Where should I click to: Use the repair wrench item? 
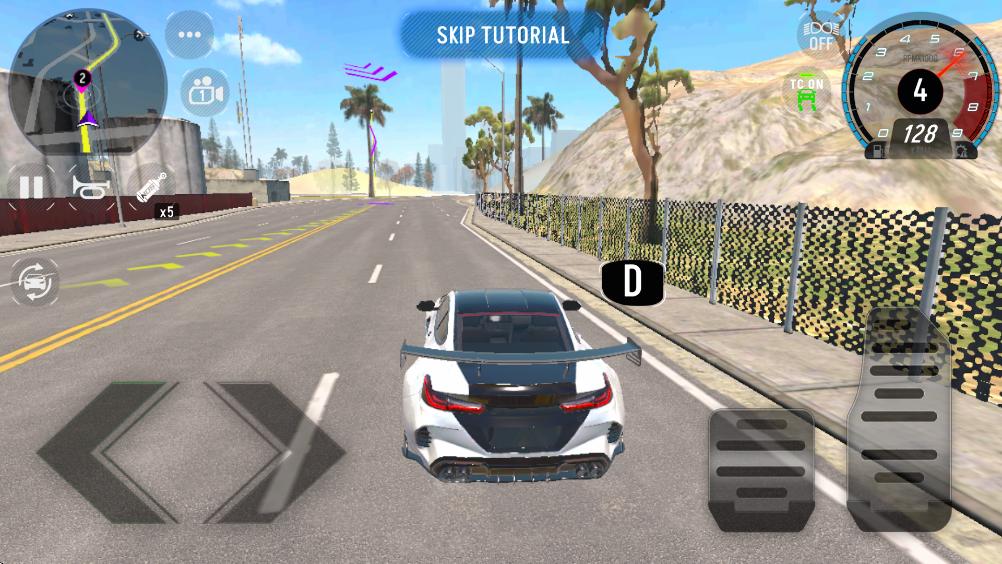(150, 187)
